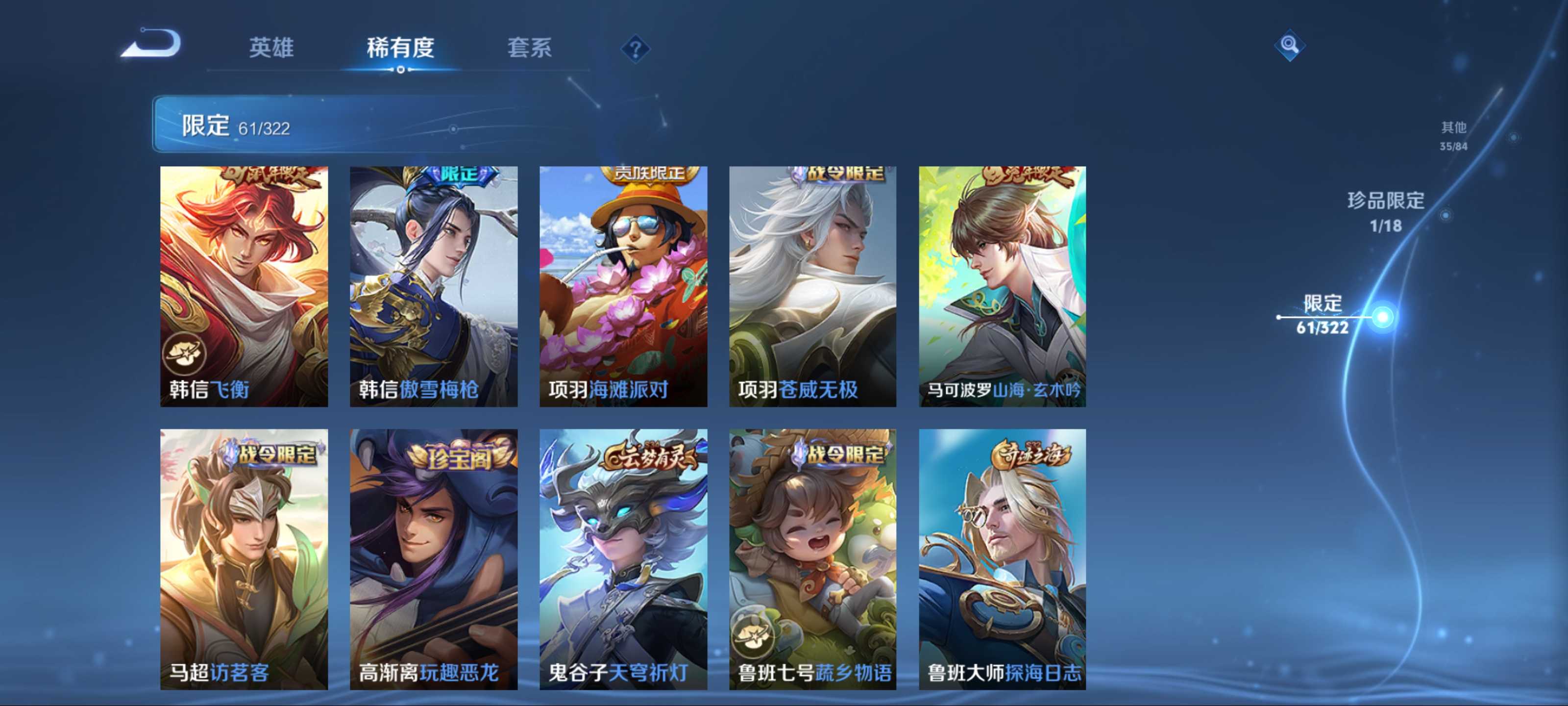Open the 套系 tab

[530, 48]
